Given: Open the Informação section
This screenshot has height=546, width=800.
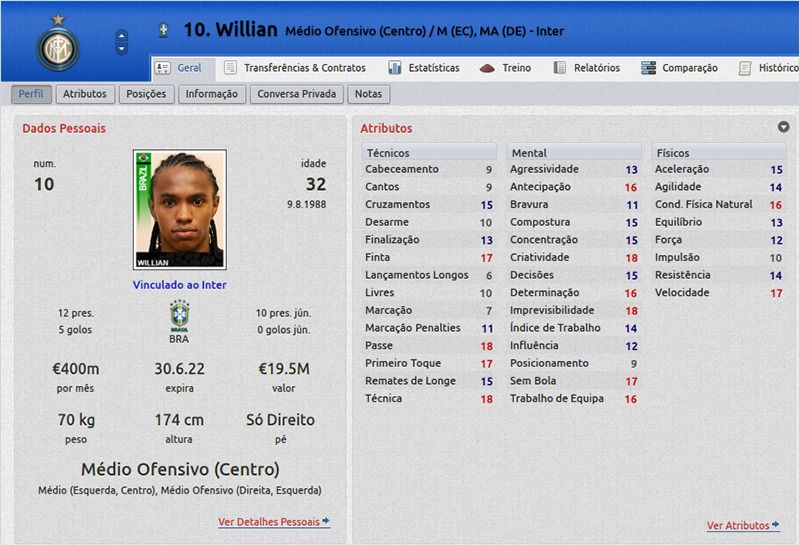Looking at the screenshot, I should [x=211, y=94].
